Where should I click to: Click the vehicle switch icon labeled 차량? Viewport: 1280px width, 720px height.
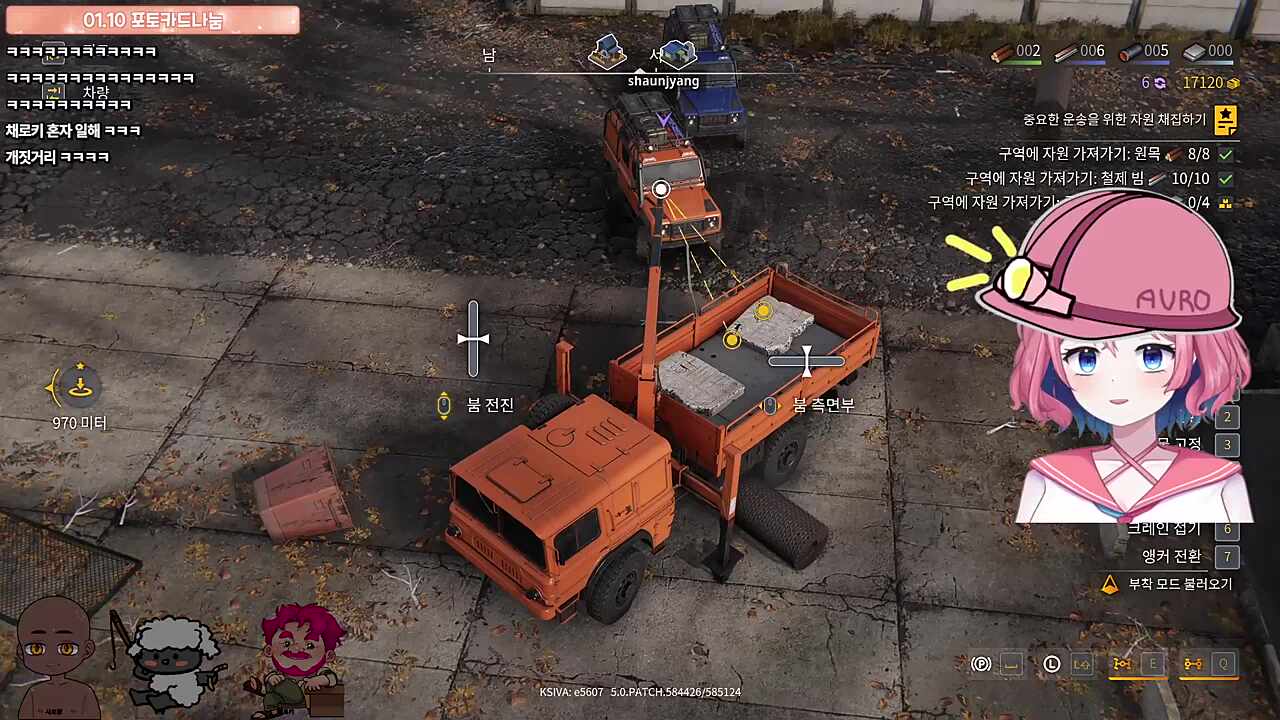[x=54, y=92]
